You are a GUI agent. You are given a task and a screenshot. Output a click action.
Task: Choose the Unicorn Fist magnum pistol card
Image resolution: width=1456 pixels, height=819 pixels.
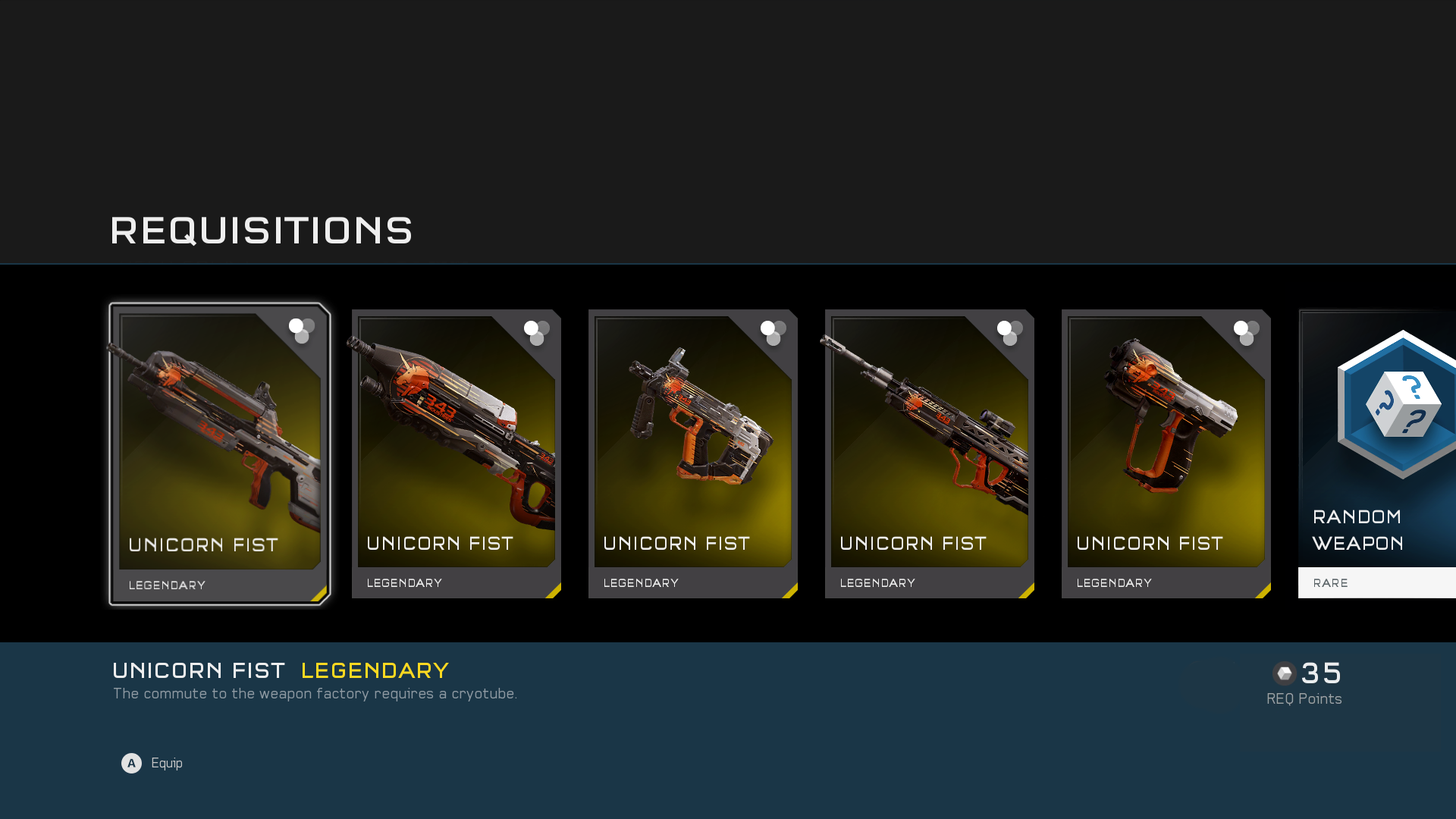tap(1166, 453)
